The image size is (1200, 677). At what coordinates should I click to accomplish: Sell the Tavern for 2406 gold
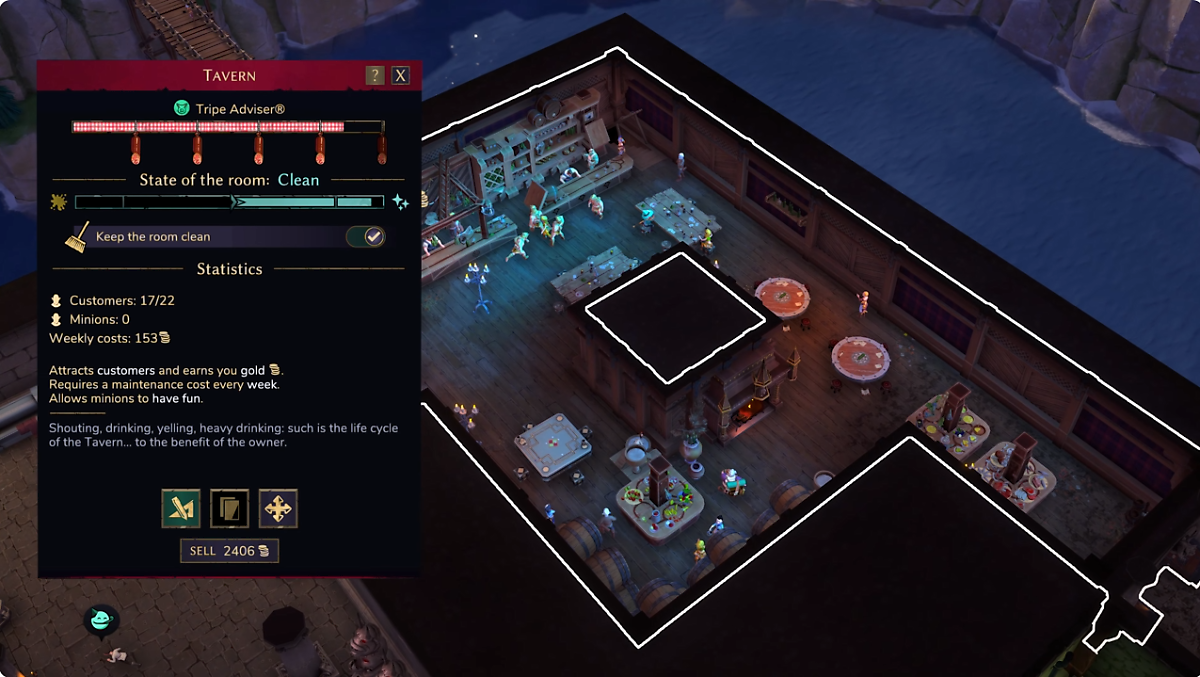[229, 551]
